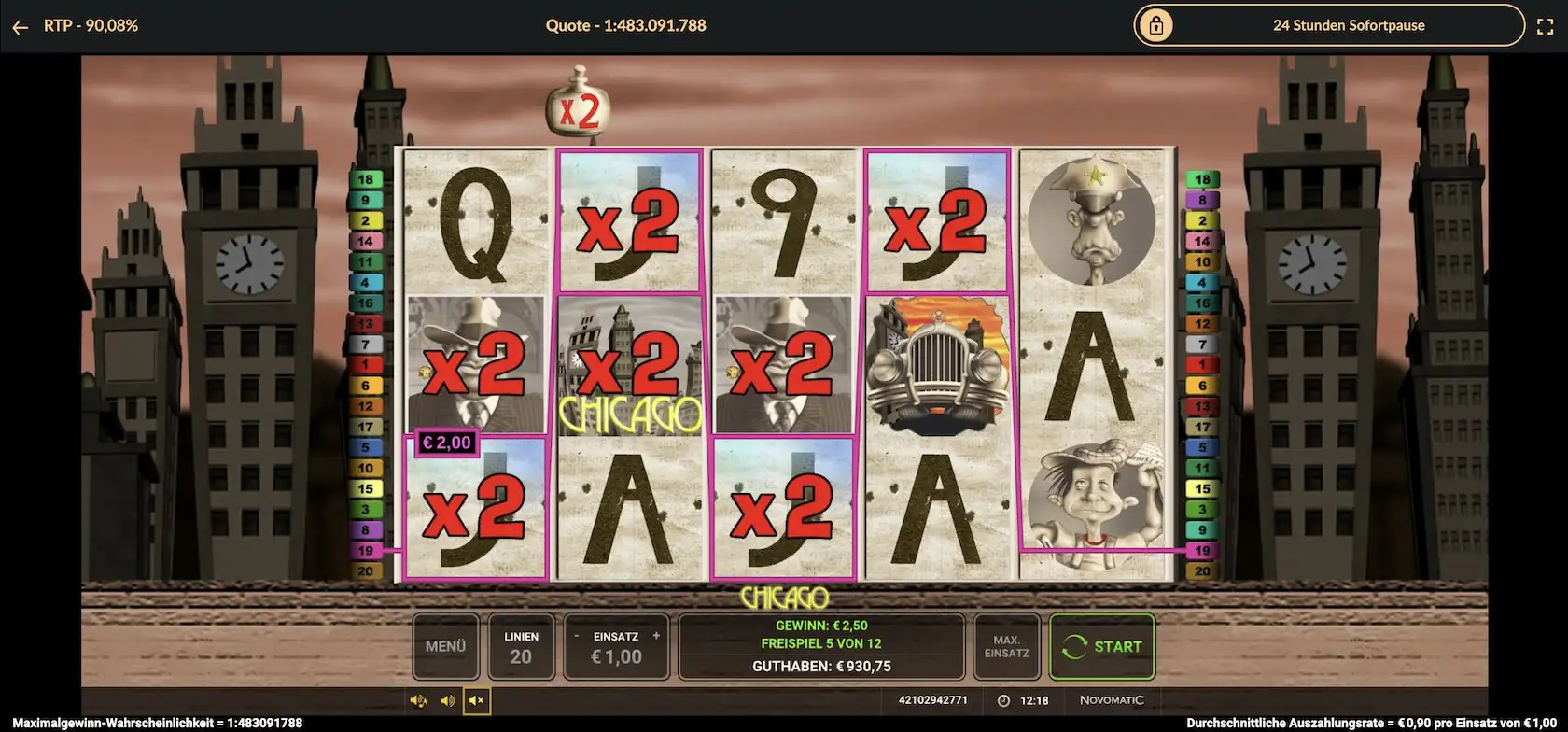Increase the Einsatz with the plus
The height and width of the screenshot is (732, 1568).
tap(656, 636)
